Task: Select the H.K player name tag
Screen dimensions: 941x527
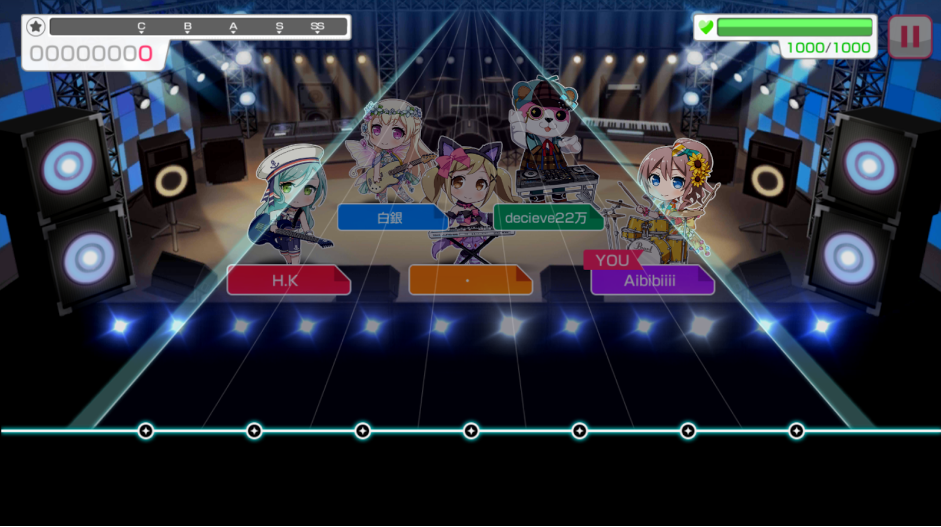Action: coord(287,280)
